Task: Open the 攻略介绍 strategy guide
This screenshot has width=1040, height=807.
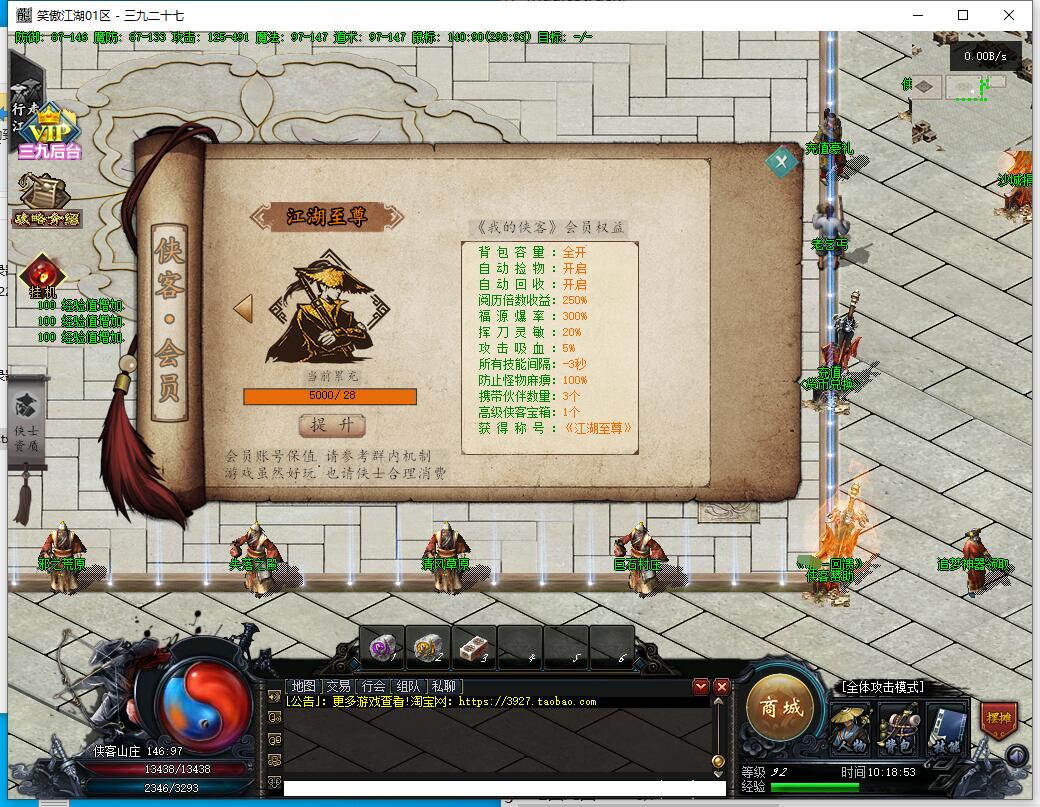Action: (x=46, y=202)
